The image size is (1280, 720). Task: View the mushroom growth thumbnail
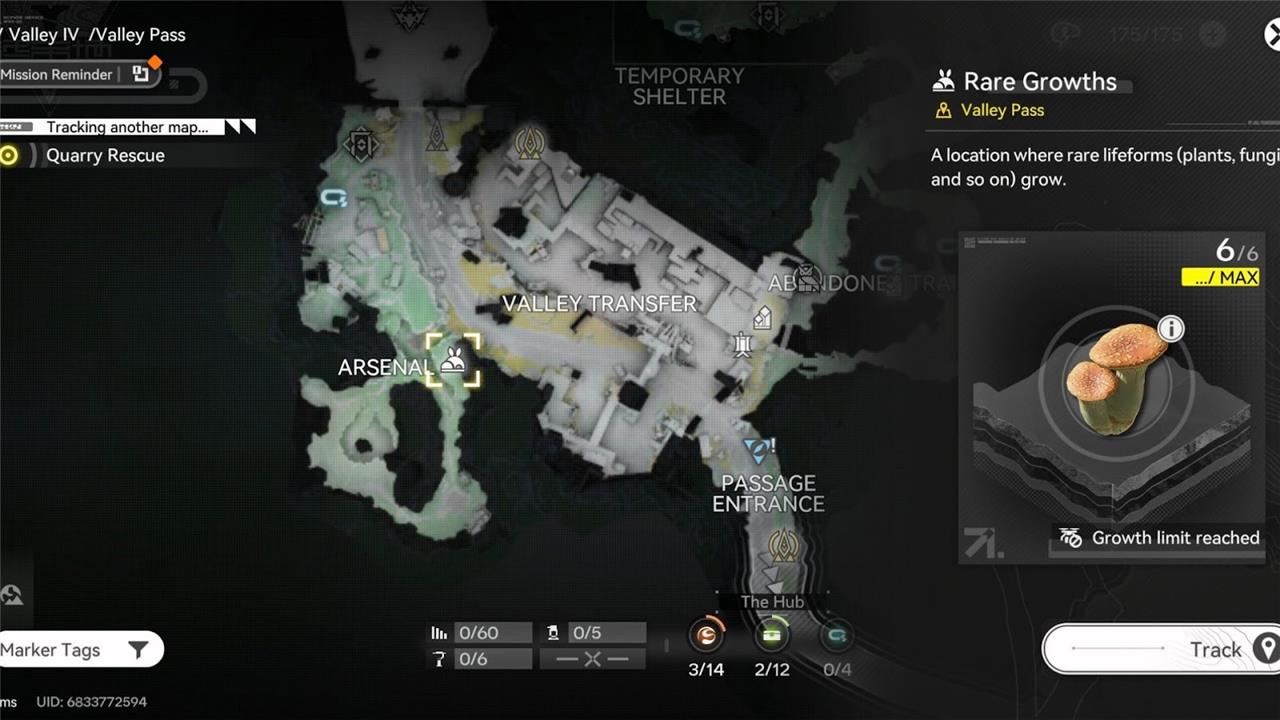pyautogui.click(x=1112, y=378)
